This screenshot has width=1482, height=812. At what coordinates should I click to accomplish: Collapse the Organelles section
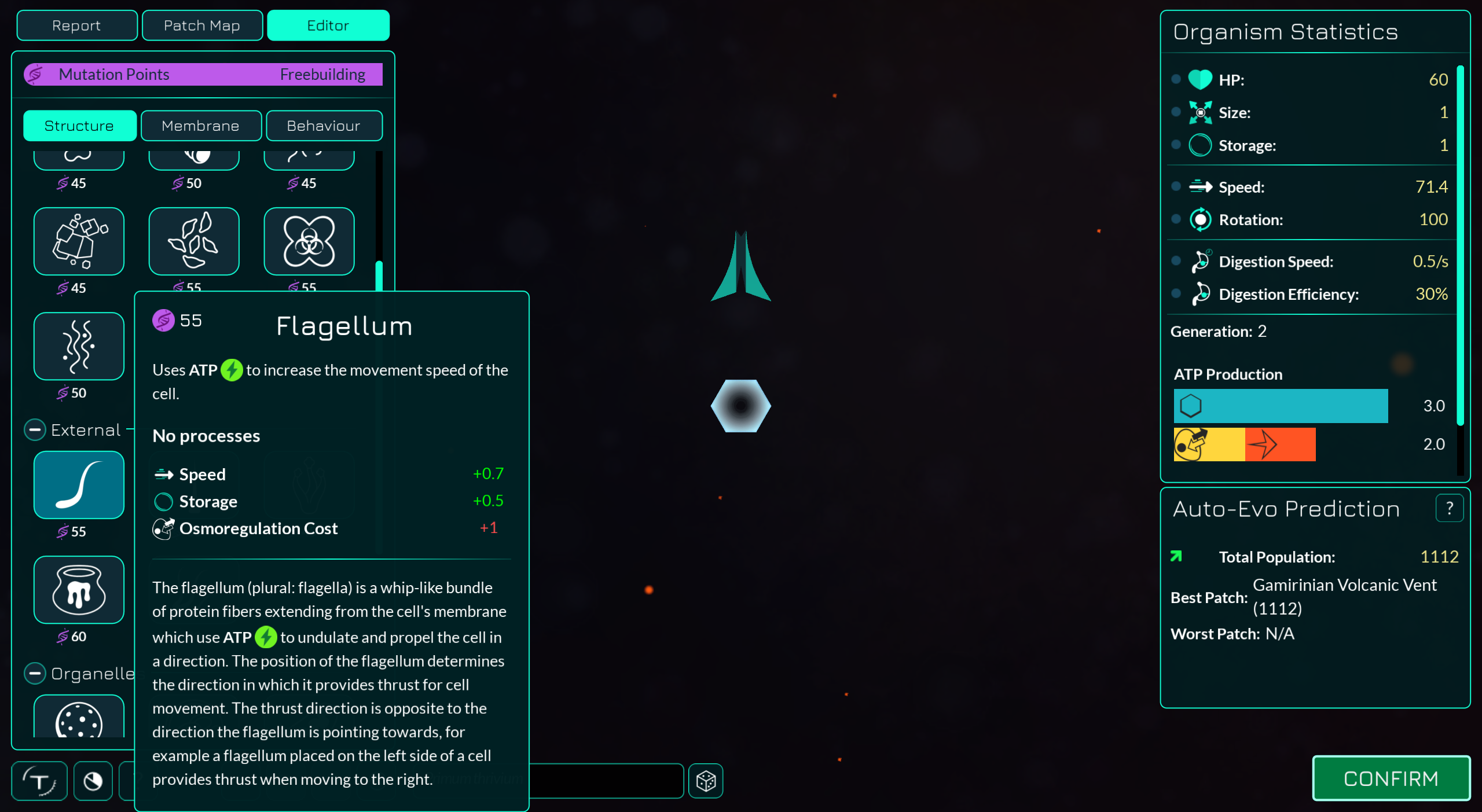point(35,673)
